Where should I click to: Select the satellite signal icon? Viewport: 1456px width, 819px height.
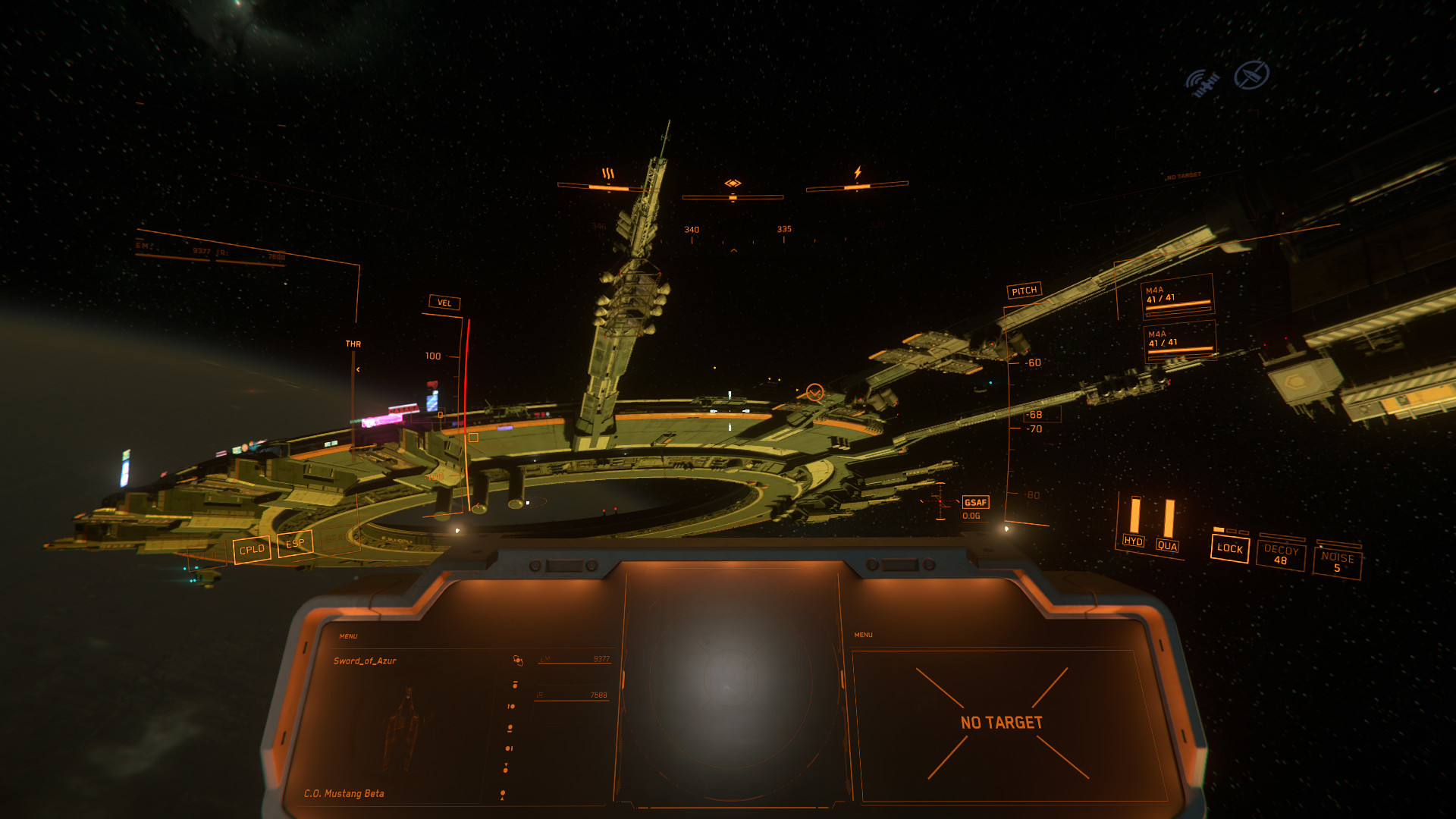coord(1203,82)
